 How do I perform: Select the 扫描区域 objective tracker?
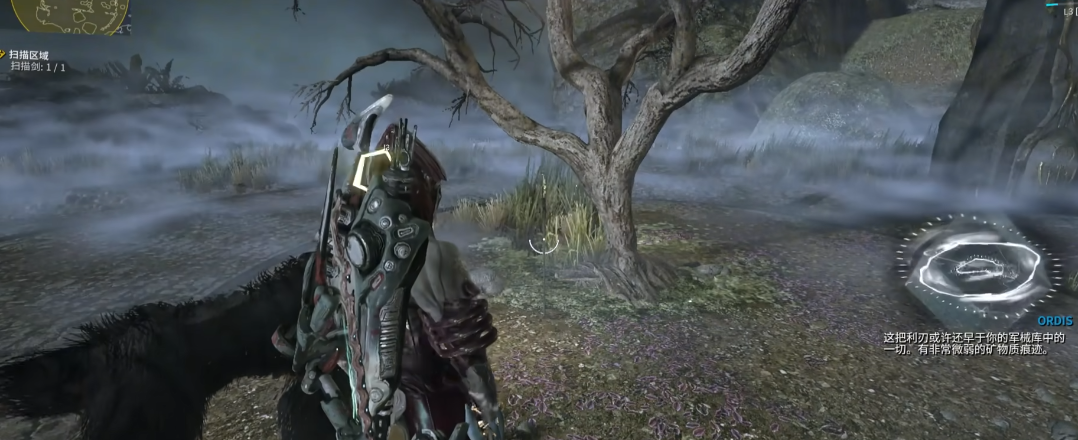(x=29, y=55)
